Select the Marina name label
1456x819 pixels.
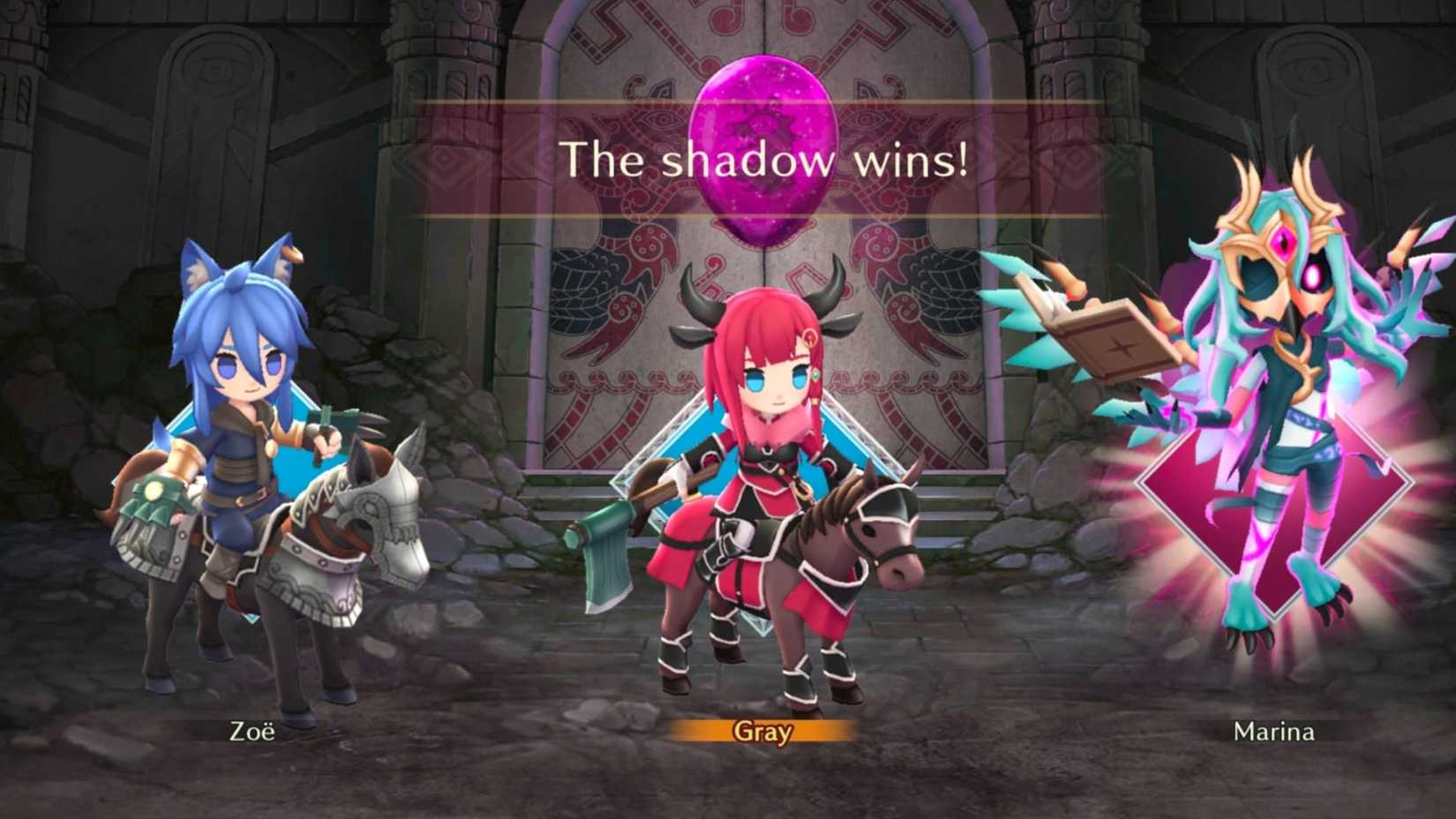(1274, 733)
